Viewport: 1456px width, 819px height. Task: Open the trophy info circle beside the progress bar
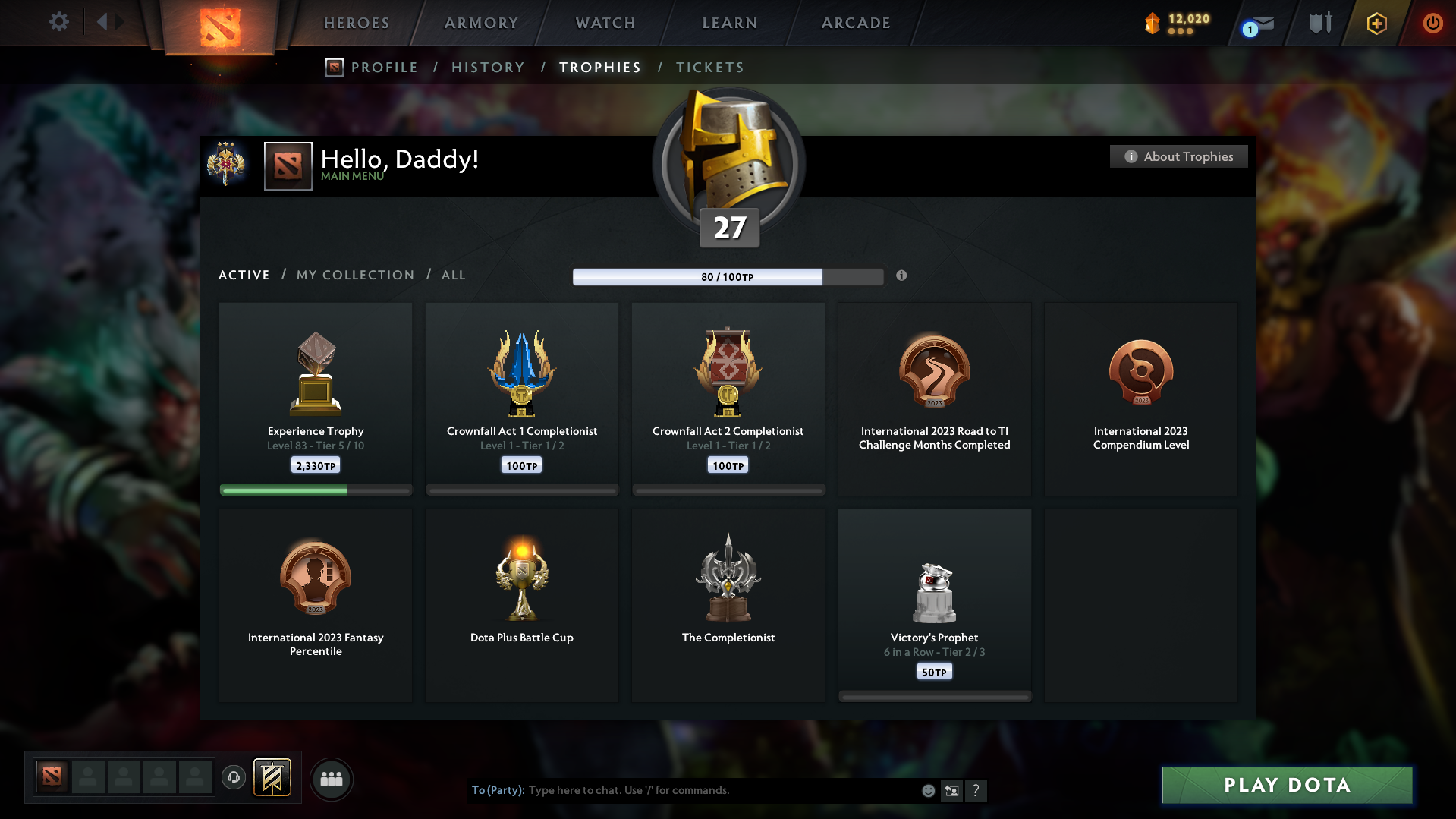click(902, 276)
